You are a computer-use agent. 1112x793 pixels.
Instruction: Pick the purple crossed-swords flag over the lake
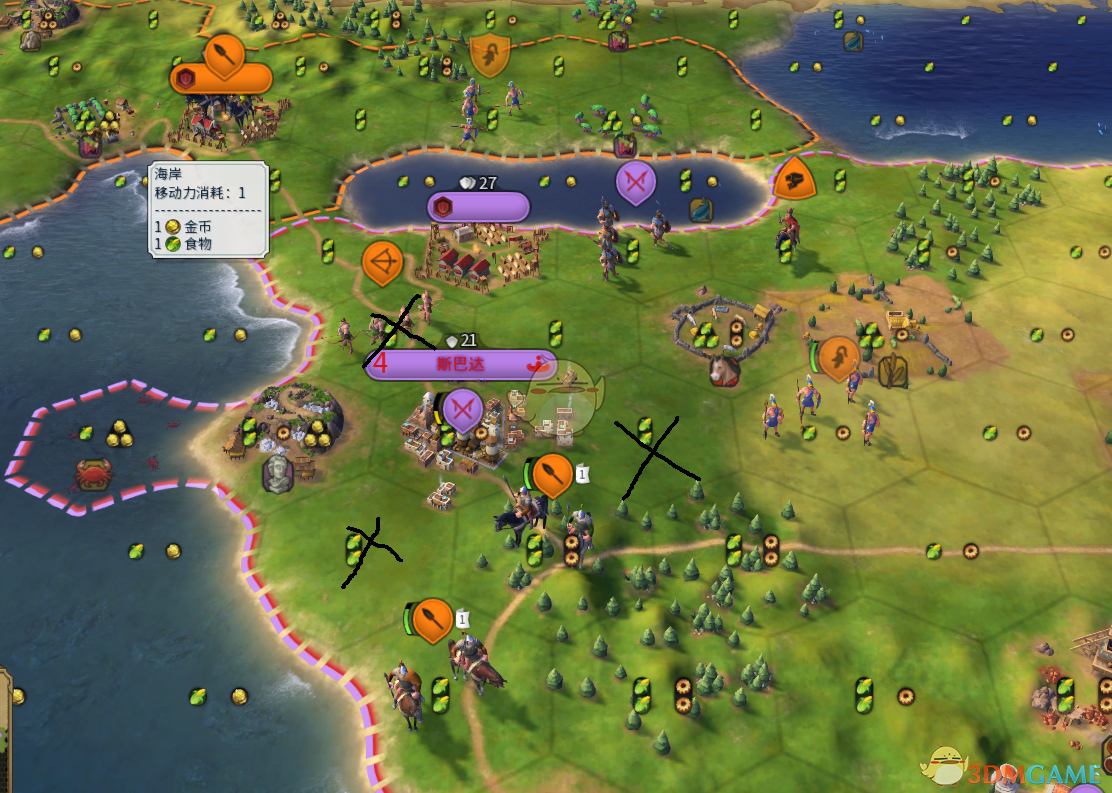coord(634,182)
